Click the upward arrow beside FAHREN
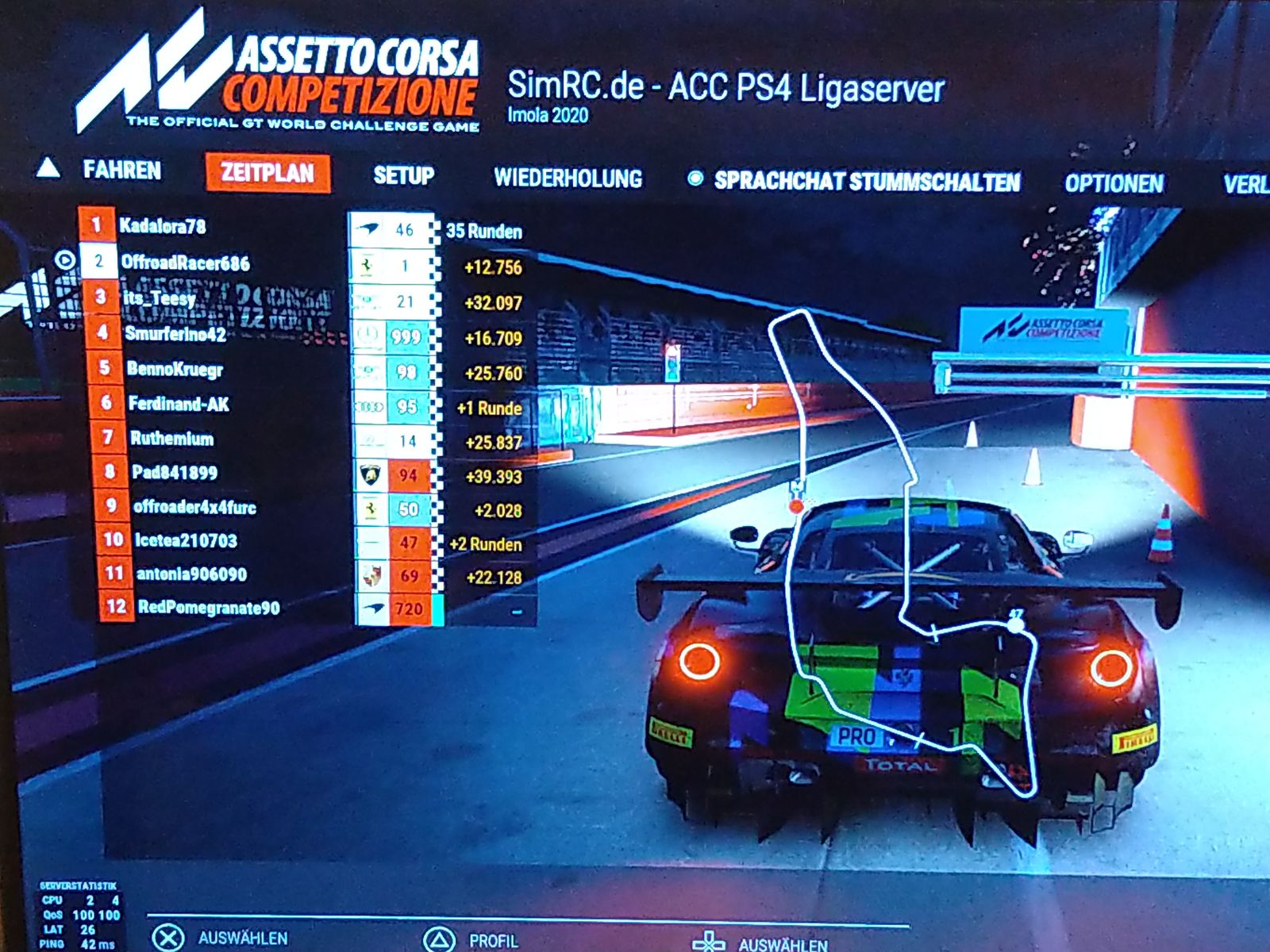 tap(48, 167)
